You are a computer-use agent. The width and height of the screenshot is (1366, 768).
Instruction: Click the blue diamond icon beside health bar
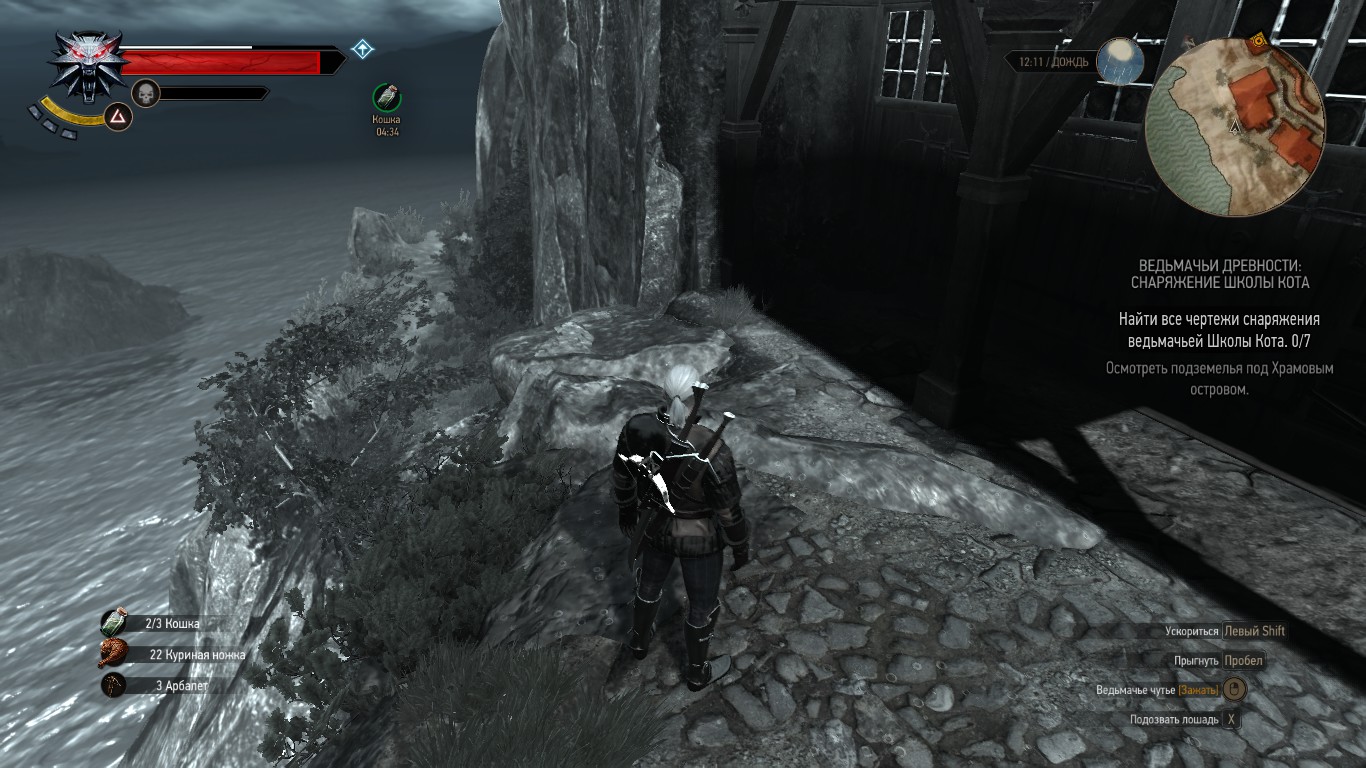(x=362, y=48)
